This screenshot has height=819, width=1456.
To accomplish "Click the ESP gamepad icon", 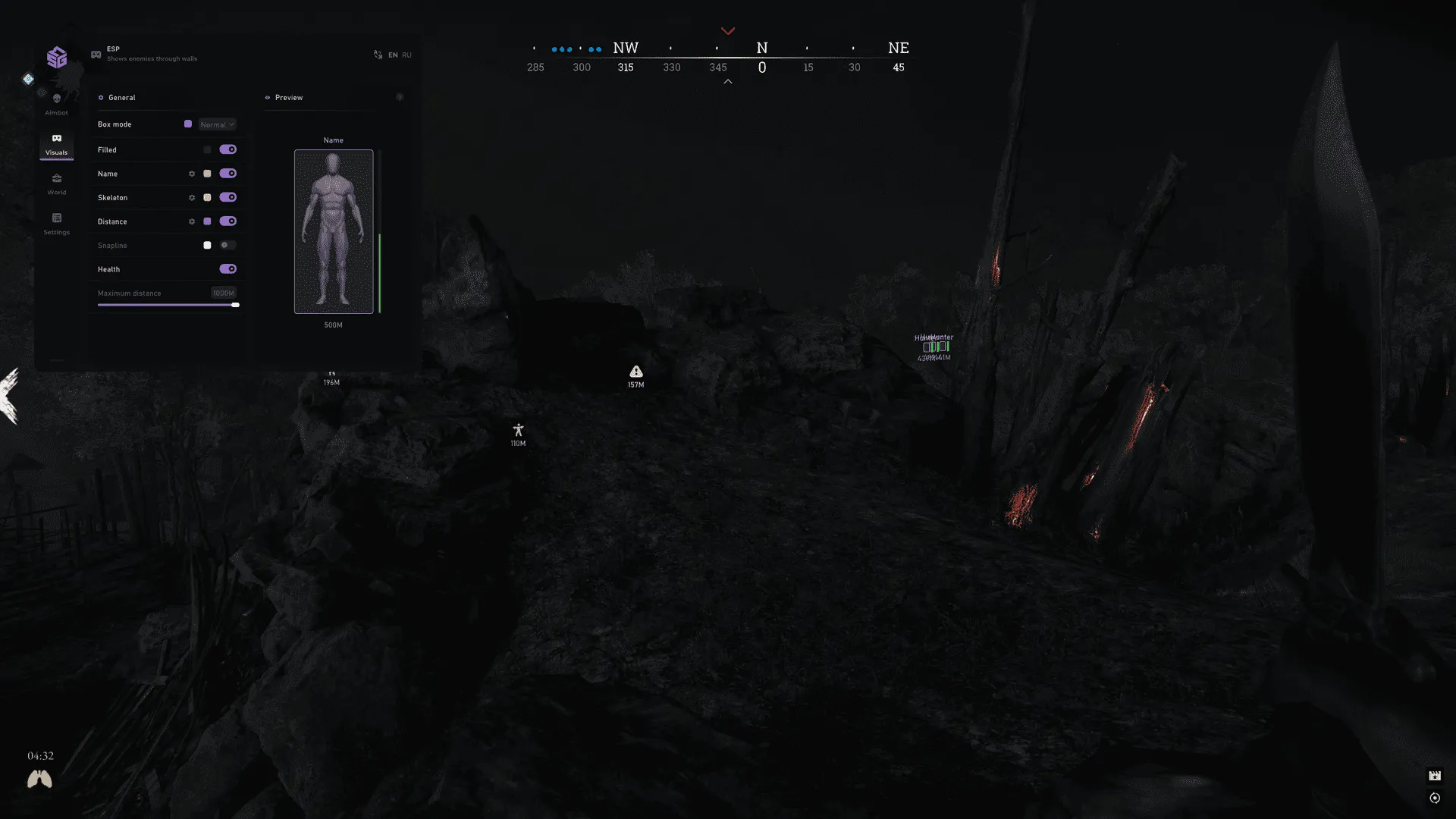I will click(x=96, y=54).
